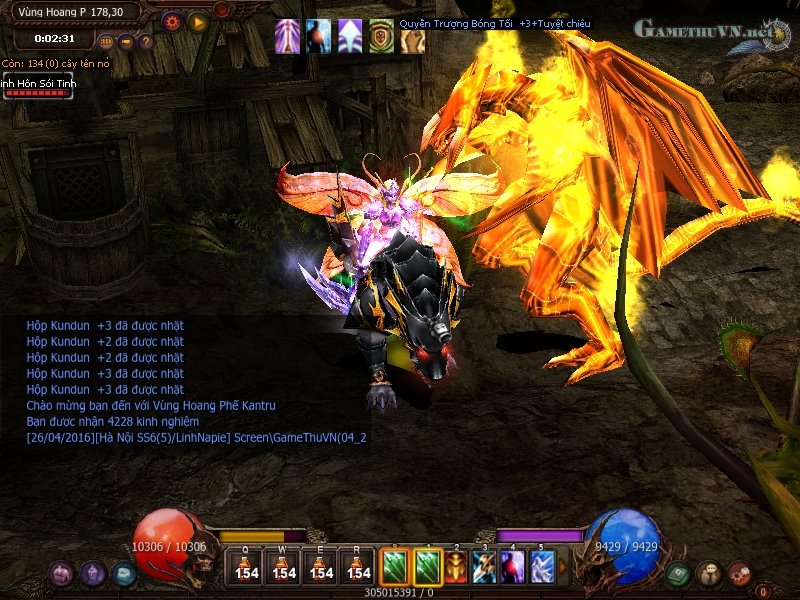Click the small minus button beside 3D
The height and width of the screenshot is (600, 800).
127,41
